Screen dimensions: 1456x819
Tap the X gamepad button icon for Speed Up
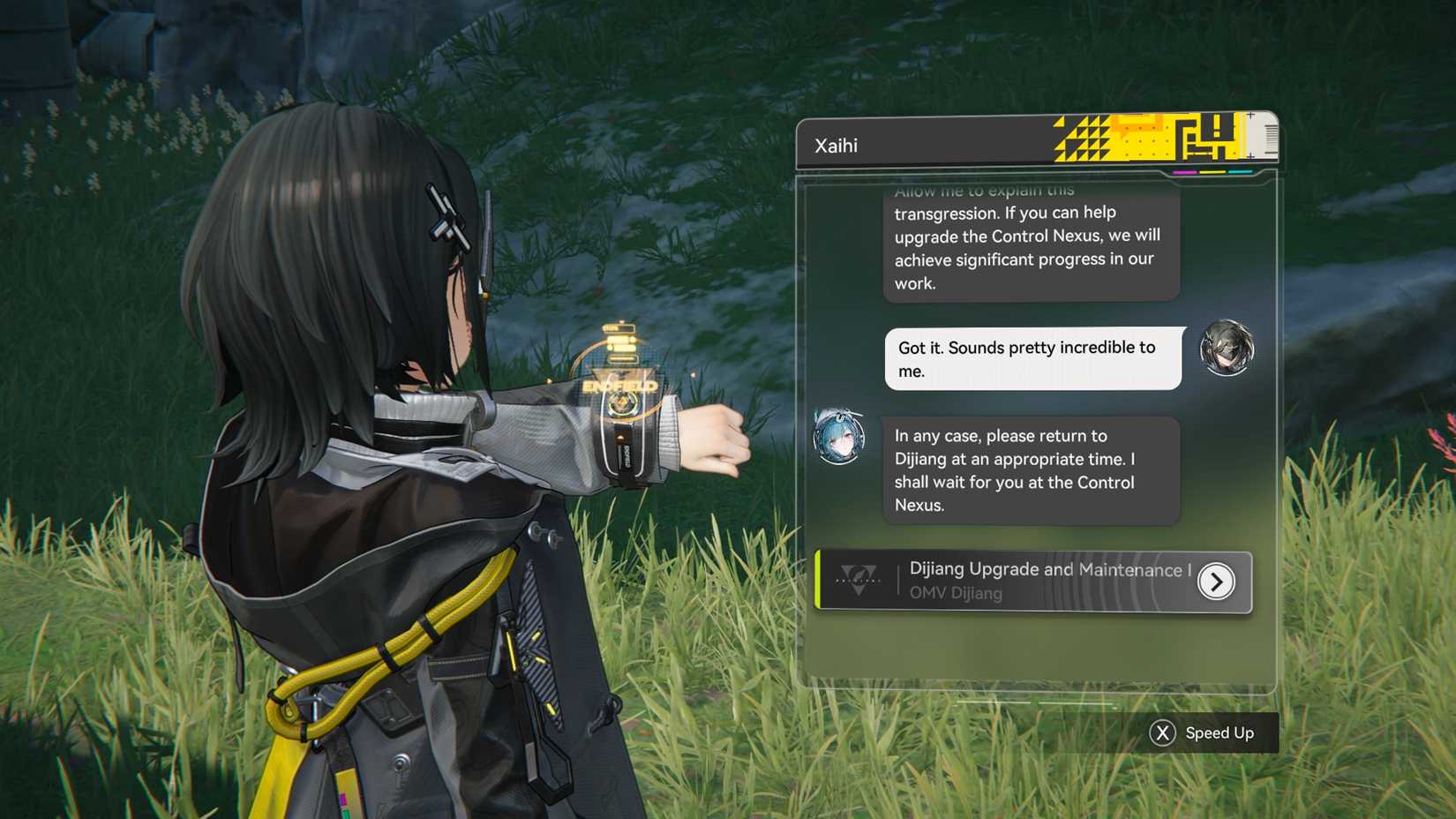point(1162,733)
